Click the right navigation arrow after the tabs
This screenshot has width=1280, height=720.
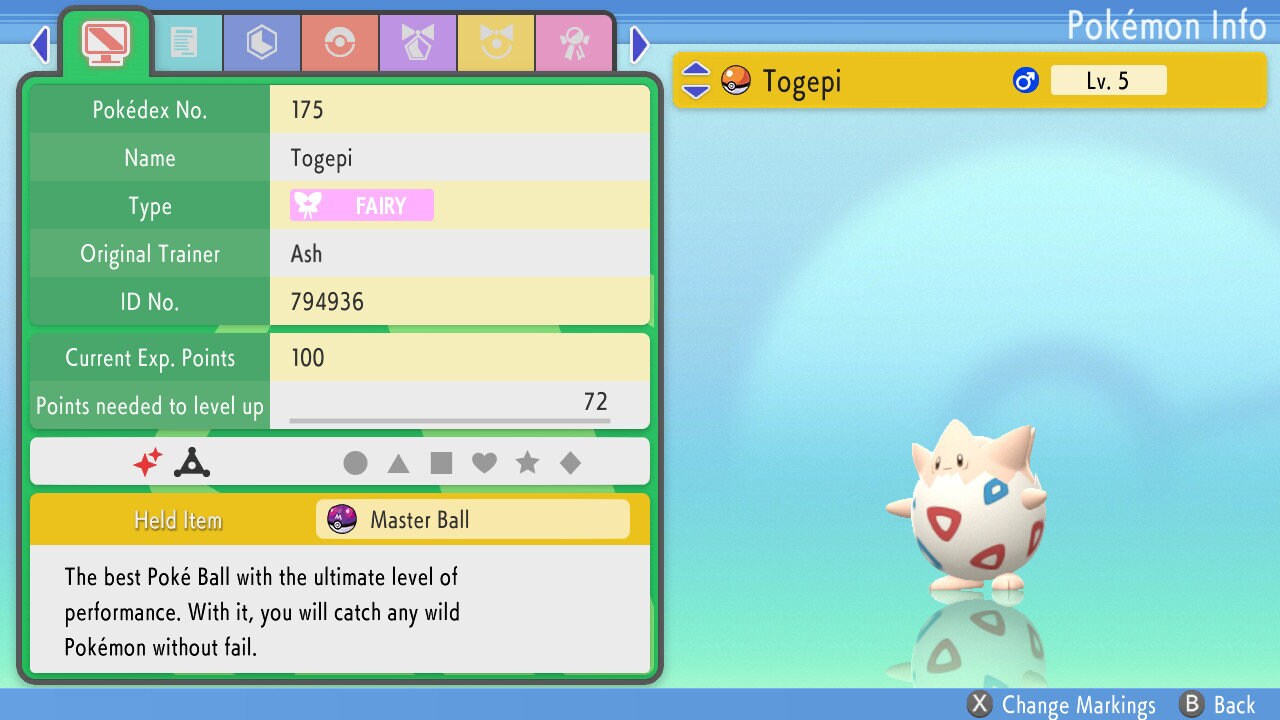pyautogui.click(x=640, y=44)
